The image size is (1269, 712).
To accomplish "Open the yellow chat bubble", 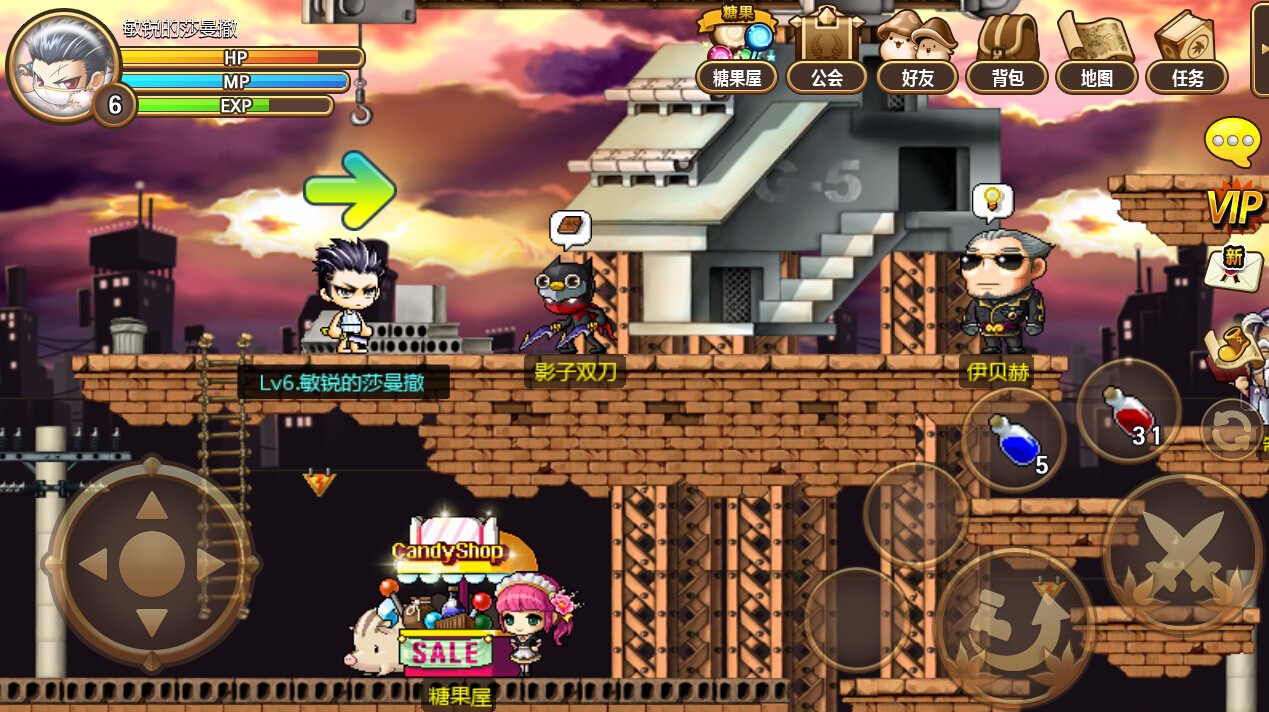I will [1233, 143].
